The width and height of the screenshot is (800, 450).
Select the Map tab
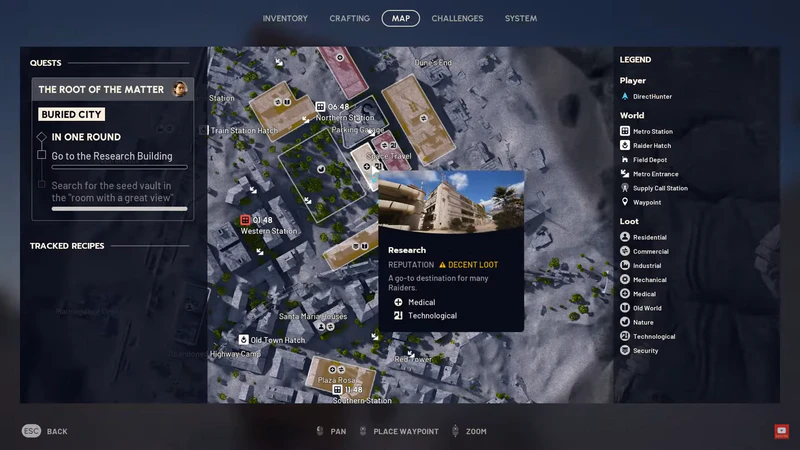coord(400,18)
